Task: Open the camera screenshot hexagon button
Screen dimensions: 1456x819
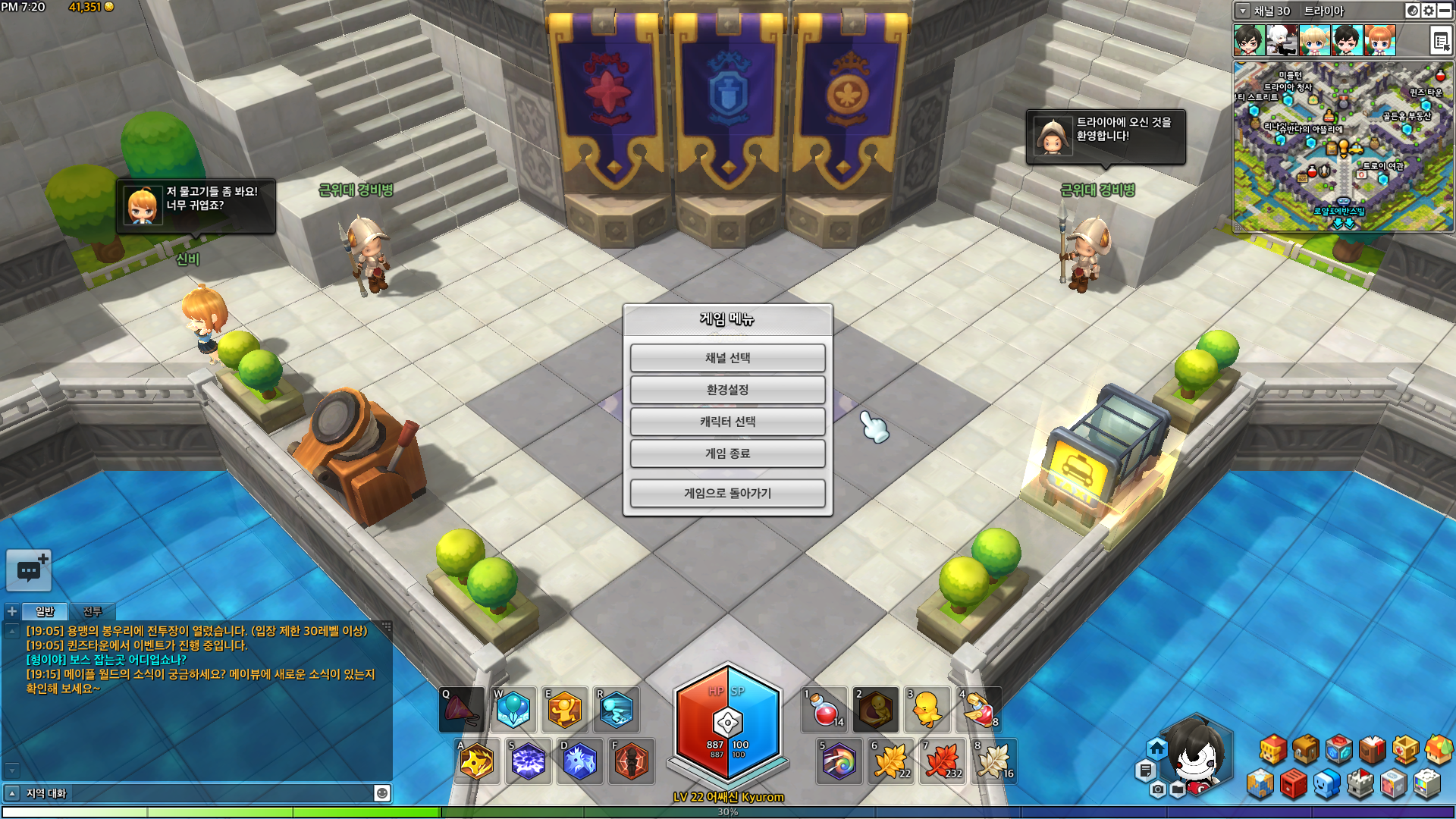Action: (1157, 789)
